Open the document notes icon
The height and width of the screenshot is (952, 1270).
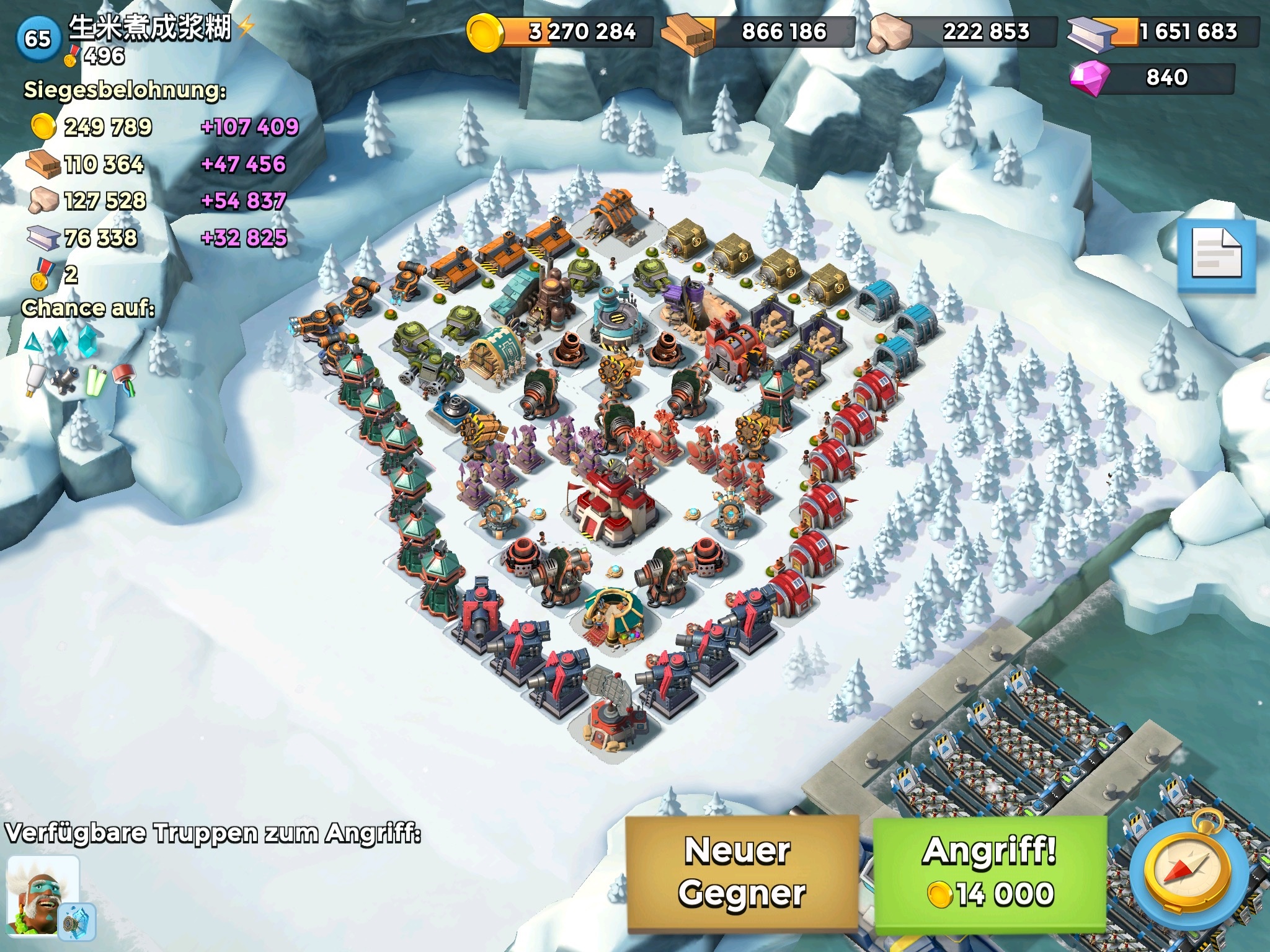point(1217,254)
